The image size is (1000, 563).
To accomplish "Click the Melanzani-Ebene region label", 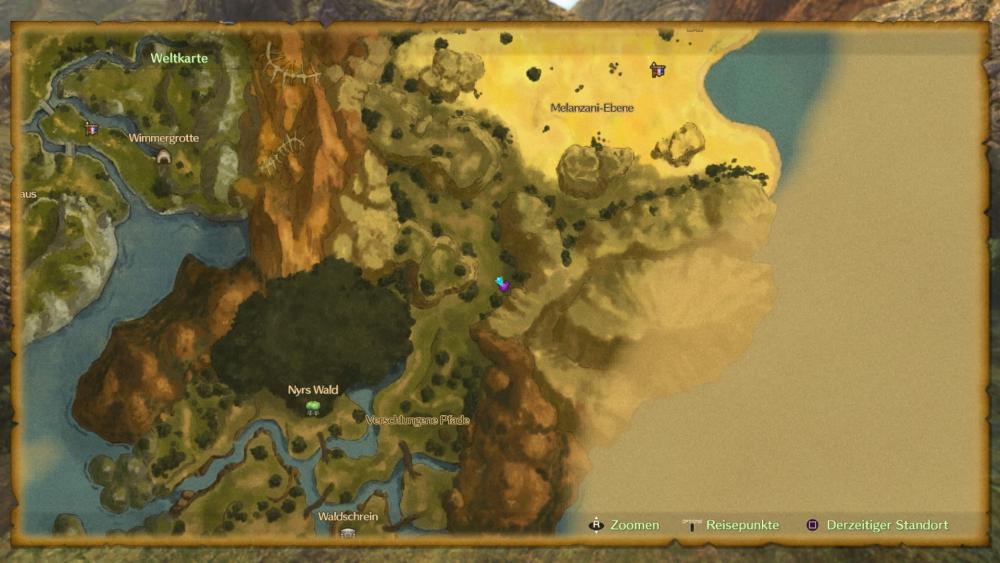I will coord(592,107).
